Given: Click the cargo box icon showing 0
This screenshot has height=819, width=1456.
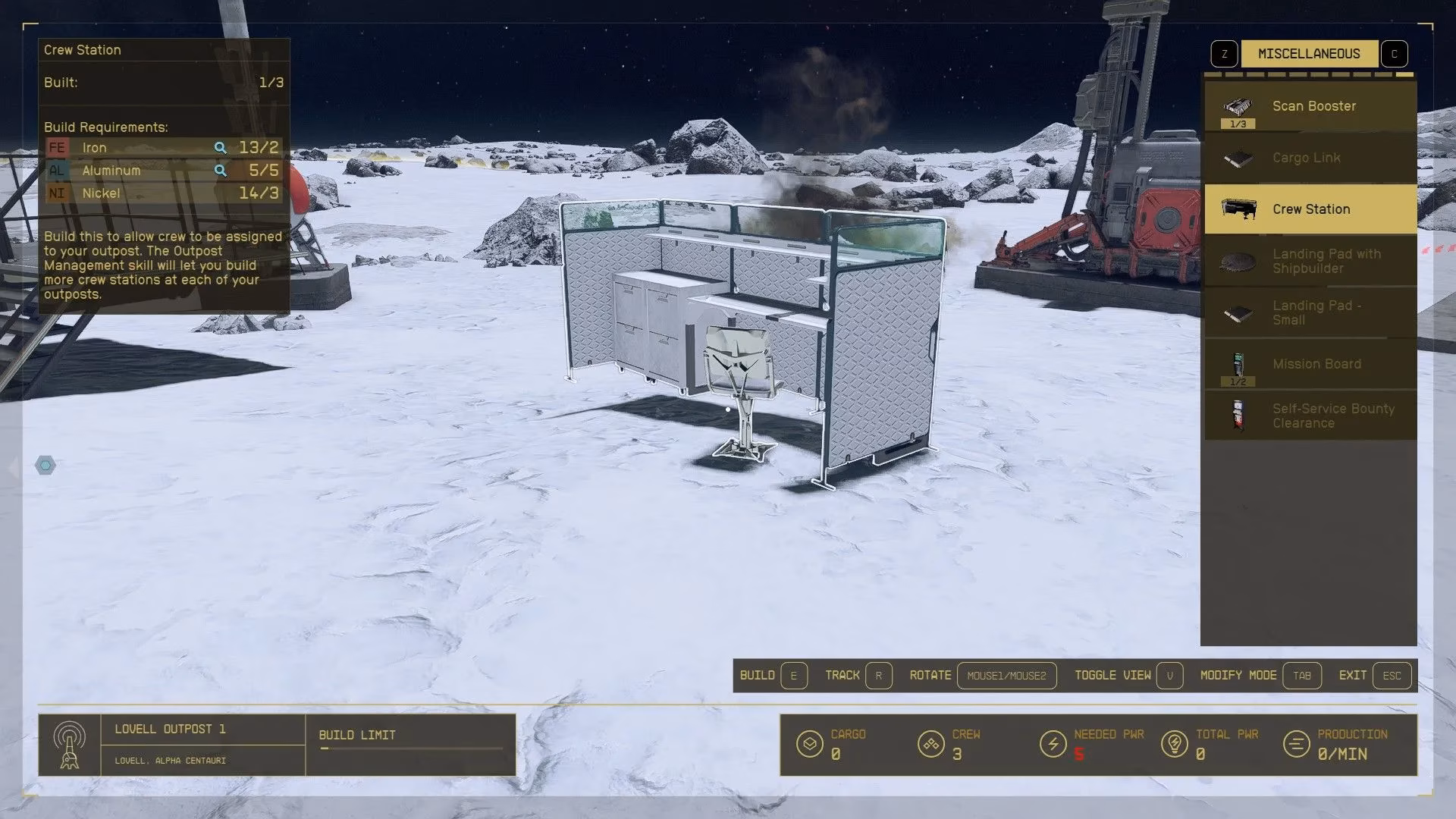Looking at the screenshot, I should click(810, 744).
